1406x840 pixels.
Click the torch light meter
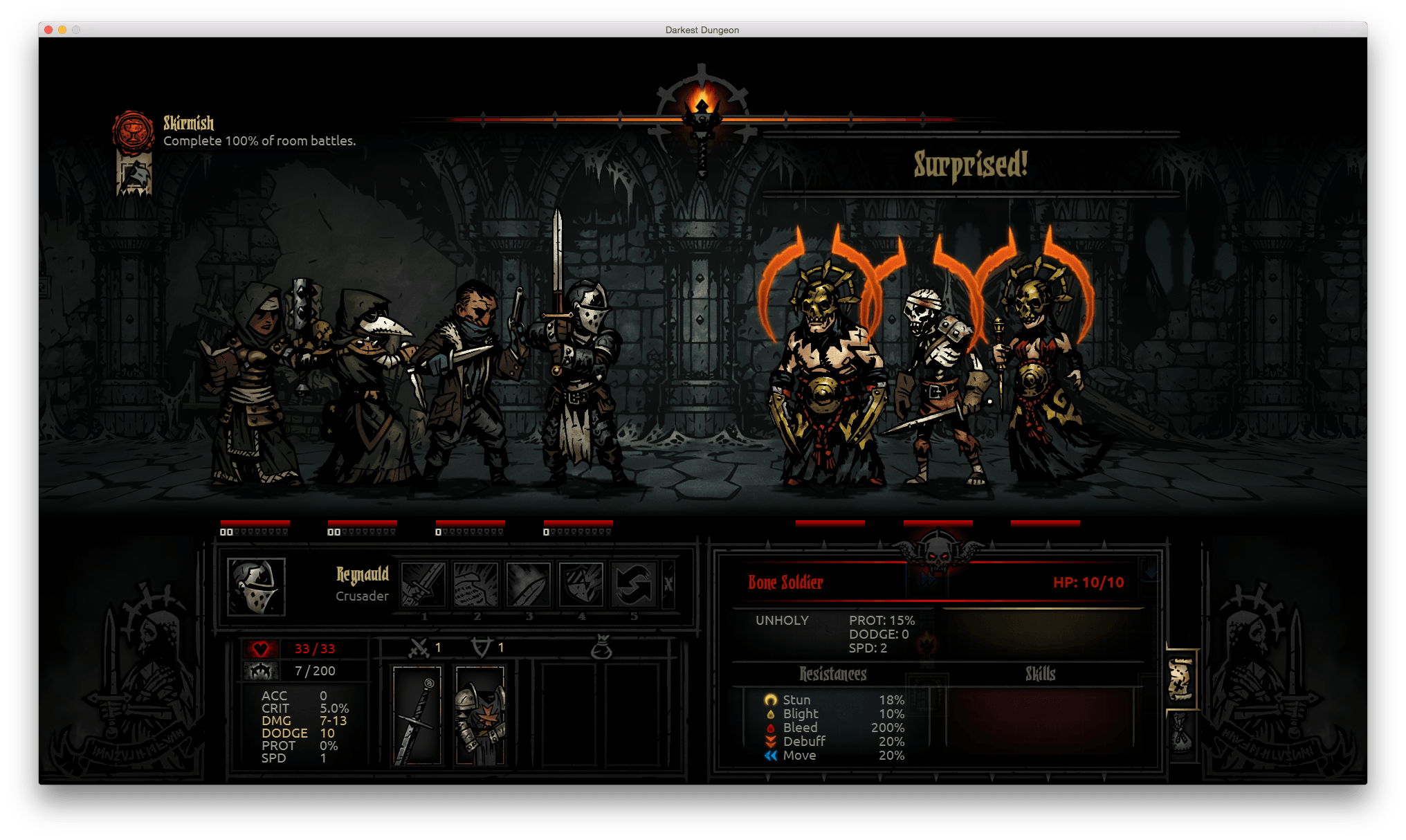702,113
